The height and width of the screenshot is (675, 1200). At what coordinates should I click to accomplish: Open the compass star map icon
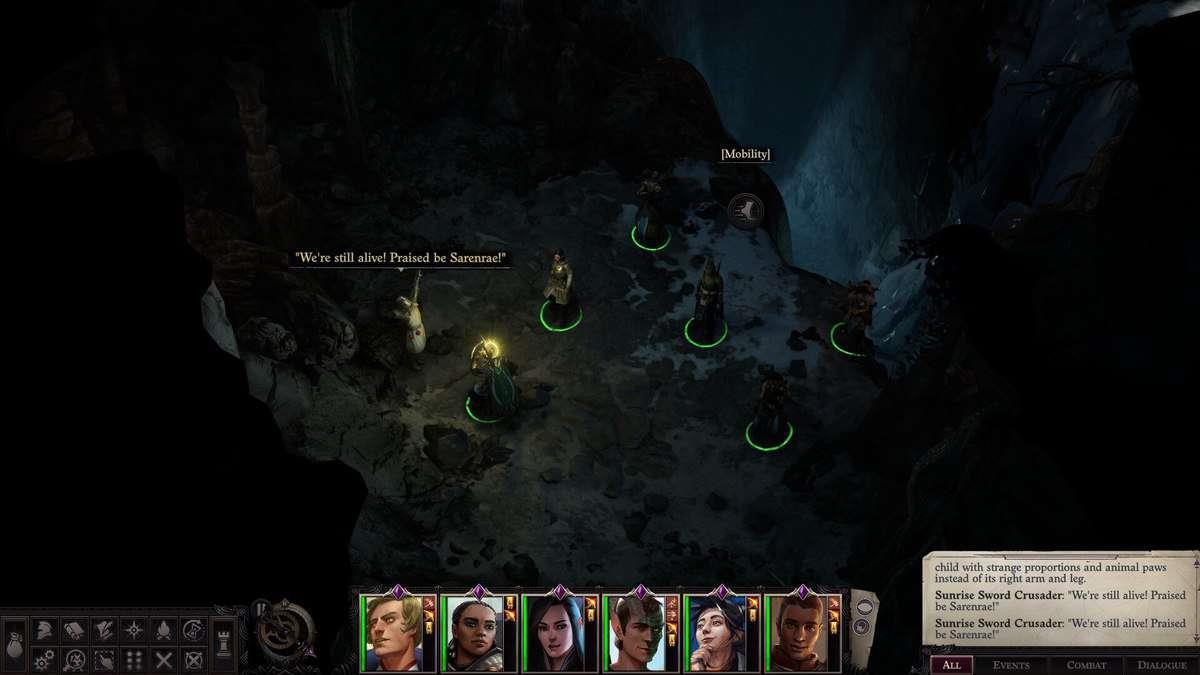(133, 630)
